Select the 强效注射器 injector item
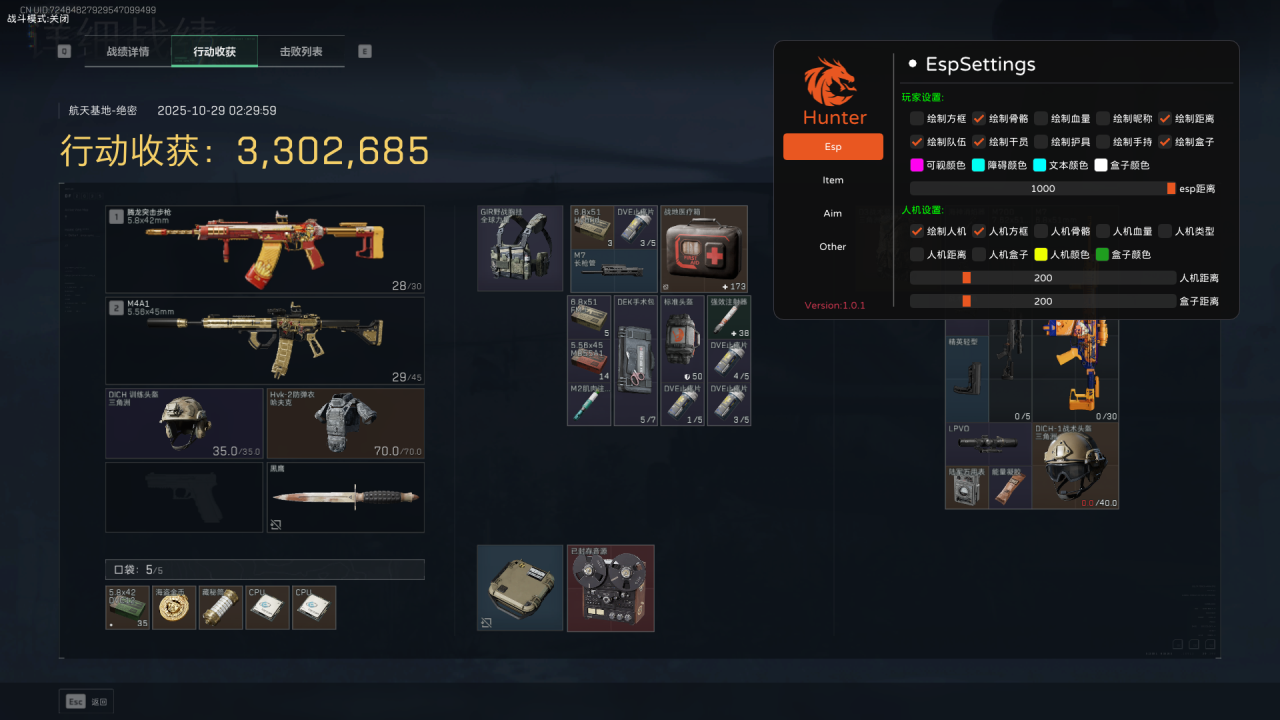Image resolution: width=1280 pixels, height=720 pixels. (x=729, y=316)
